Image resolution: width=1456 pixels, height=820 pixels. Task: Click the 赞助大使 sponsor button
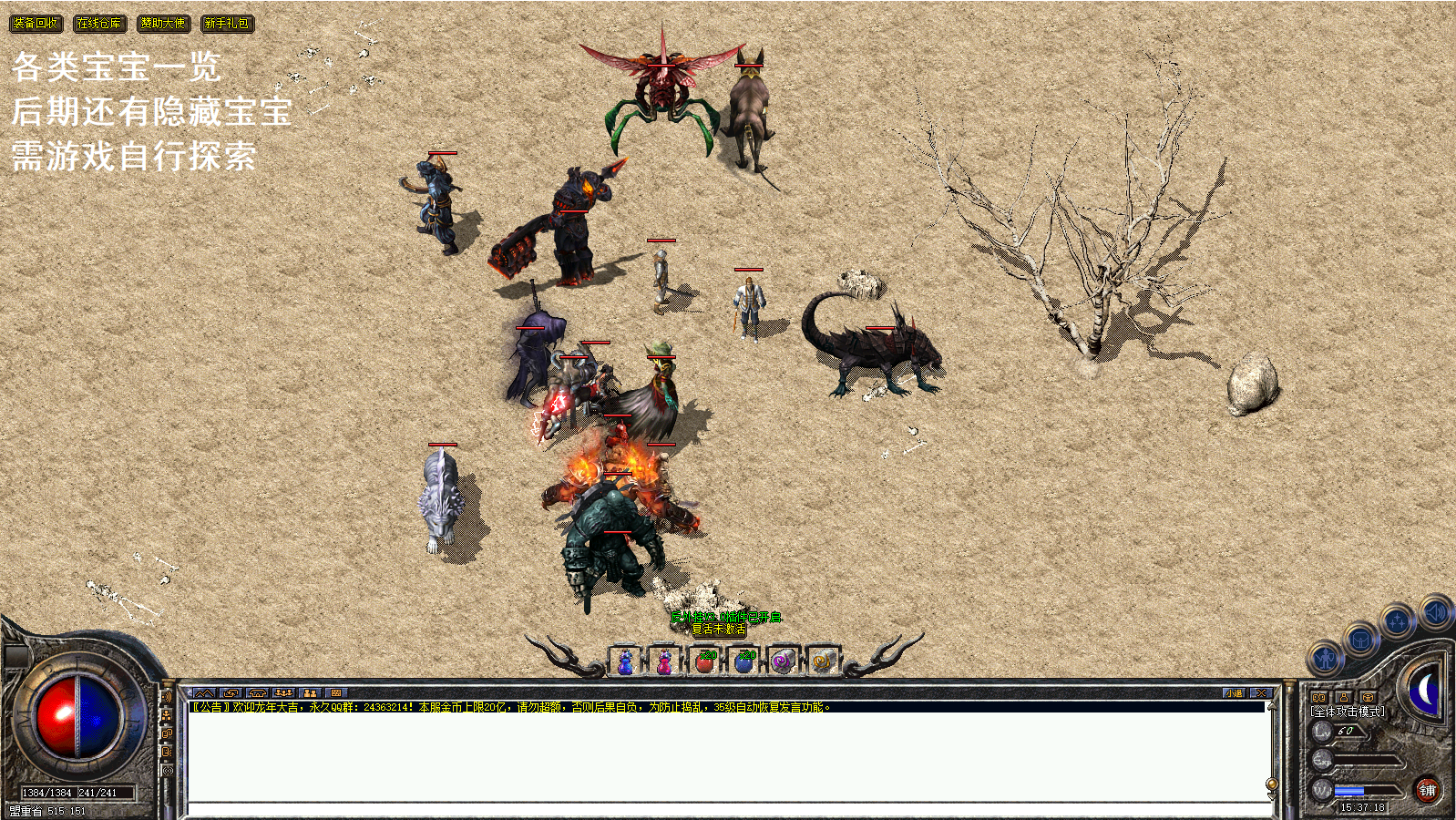[163, 24]
